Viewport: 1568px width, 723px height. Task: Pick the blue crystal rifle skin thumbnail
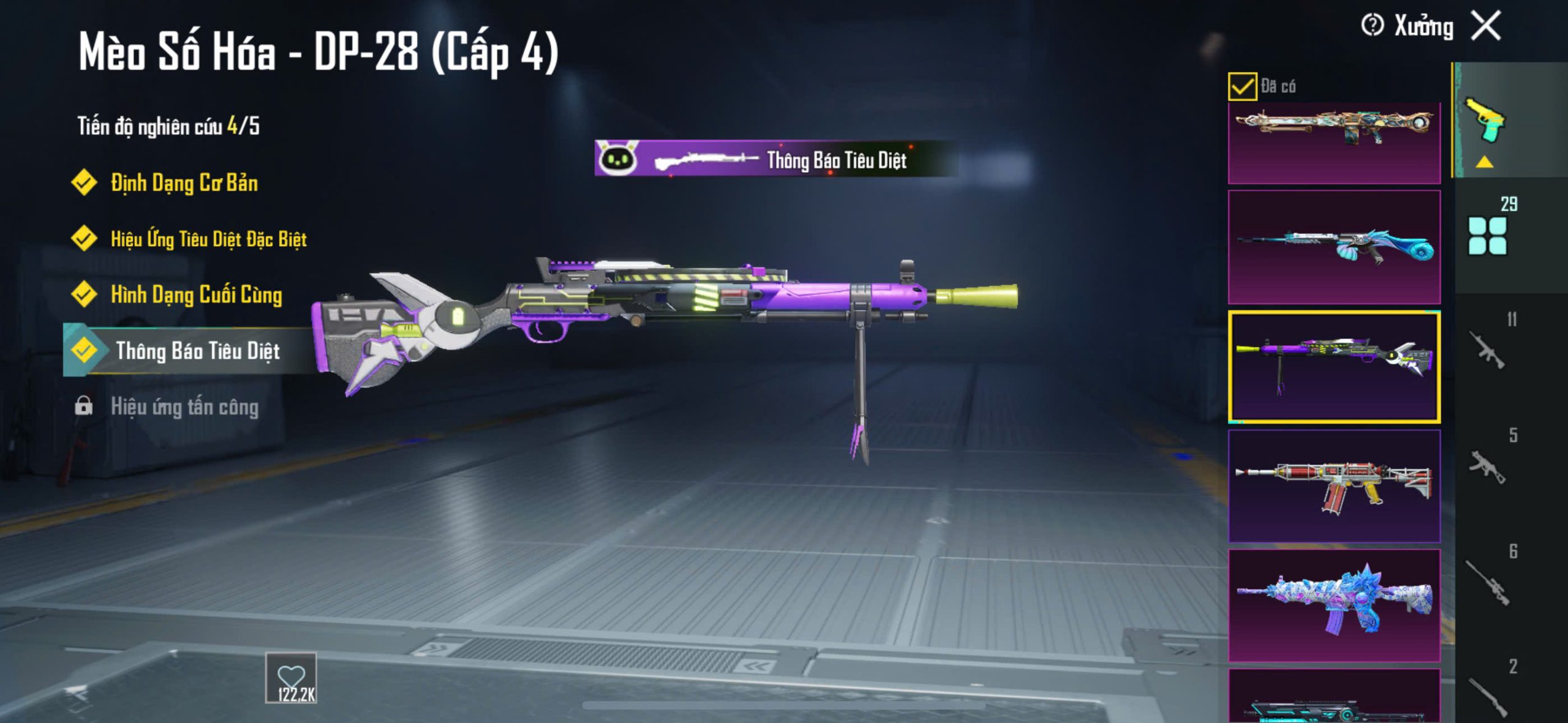click(1334, 605)
